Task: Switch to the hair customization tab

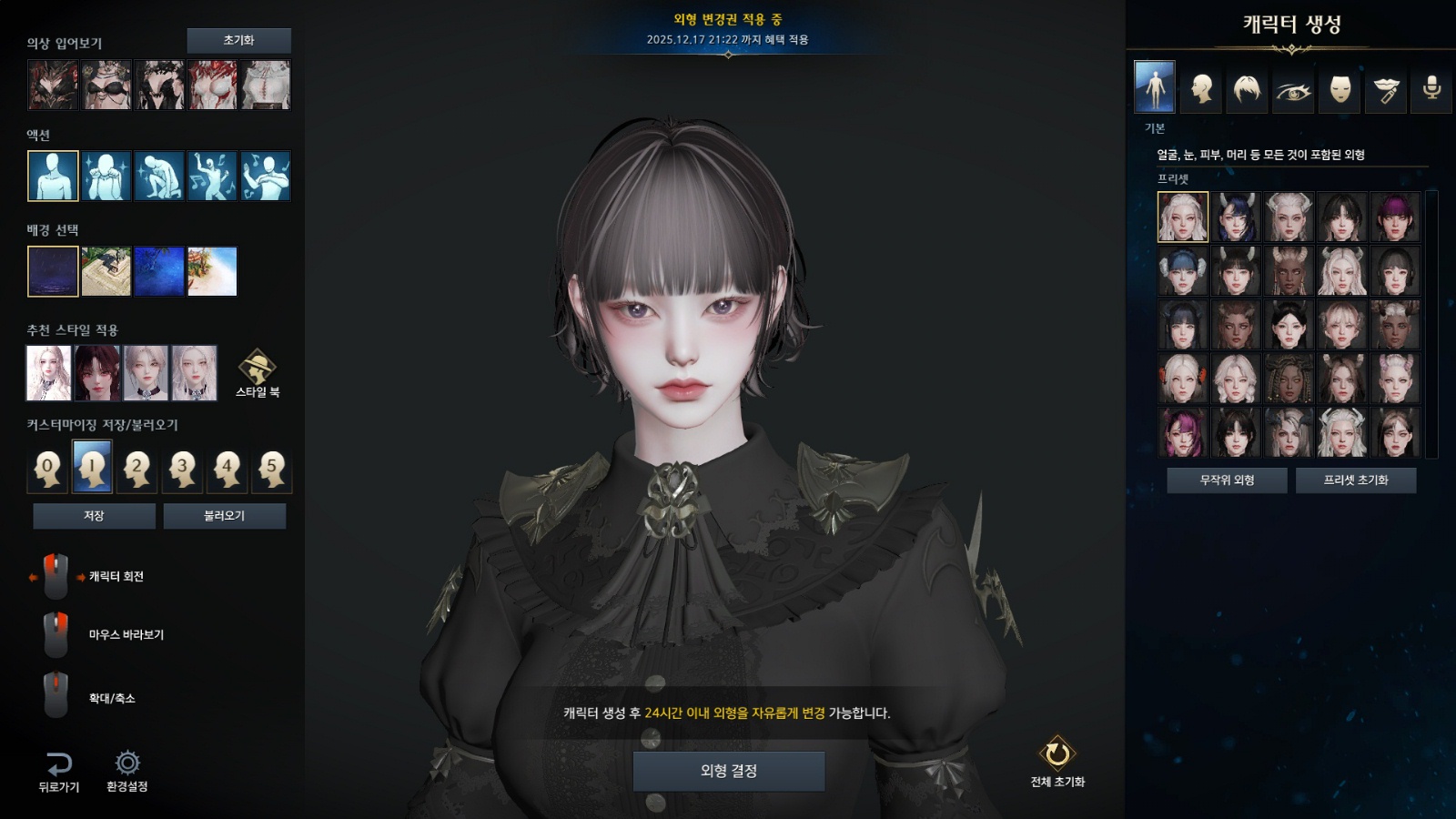Action: point(1247,88)
